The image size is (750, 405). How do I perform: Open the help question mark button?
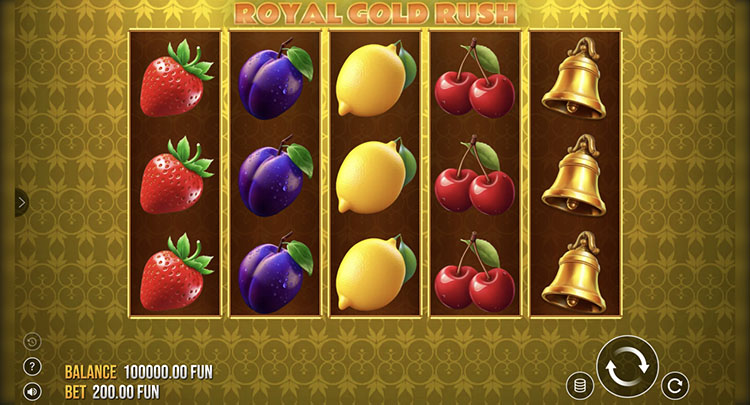(x=32, y=367)
